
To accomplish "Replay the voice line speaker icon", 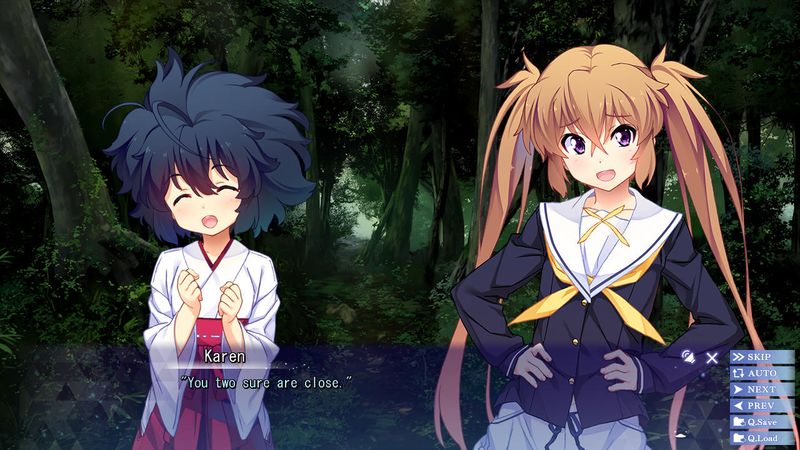I will [687, 356].
